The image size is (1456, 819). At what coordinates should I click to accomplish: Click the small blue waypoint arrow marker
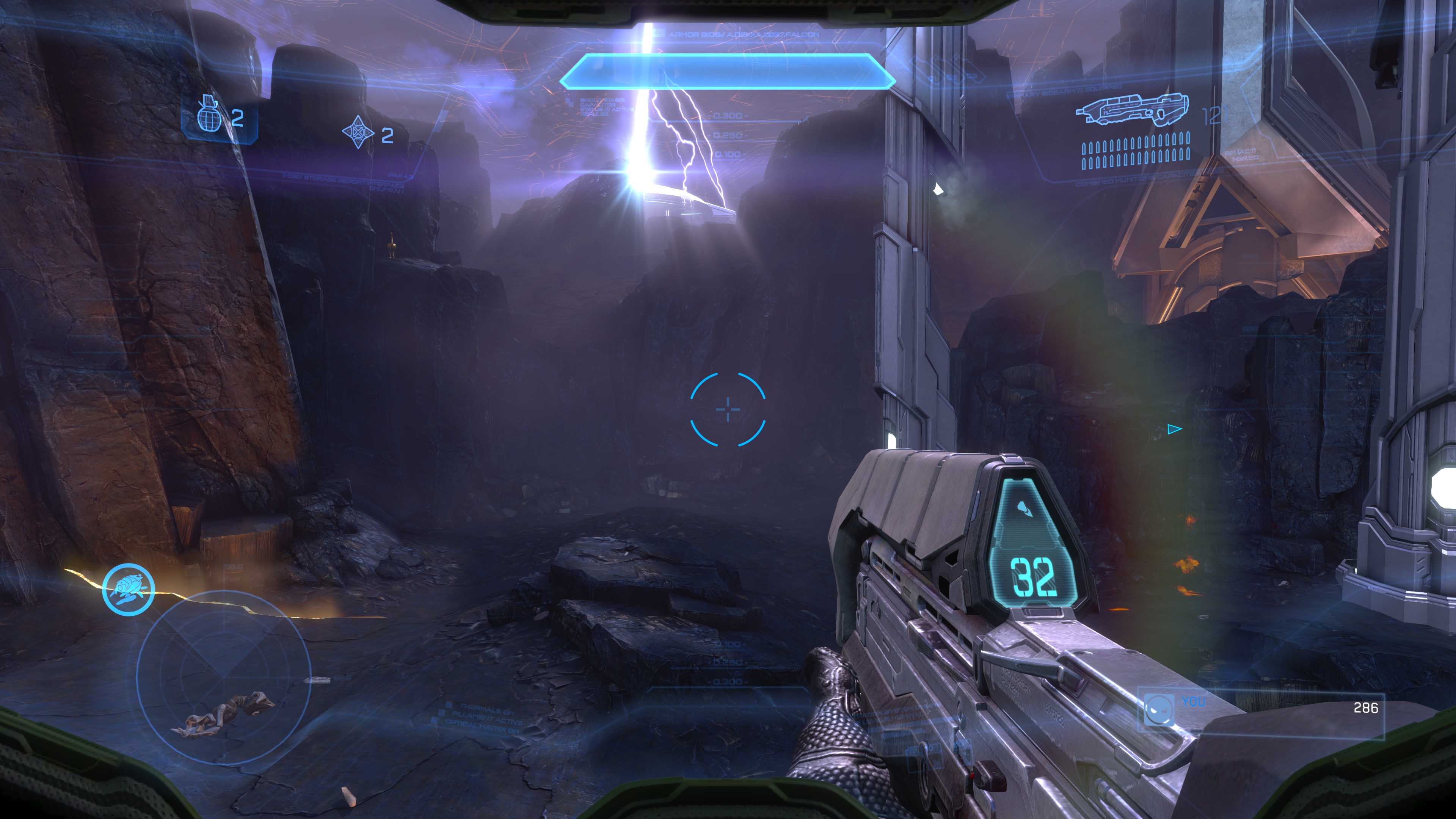coord(1174,430)
